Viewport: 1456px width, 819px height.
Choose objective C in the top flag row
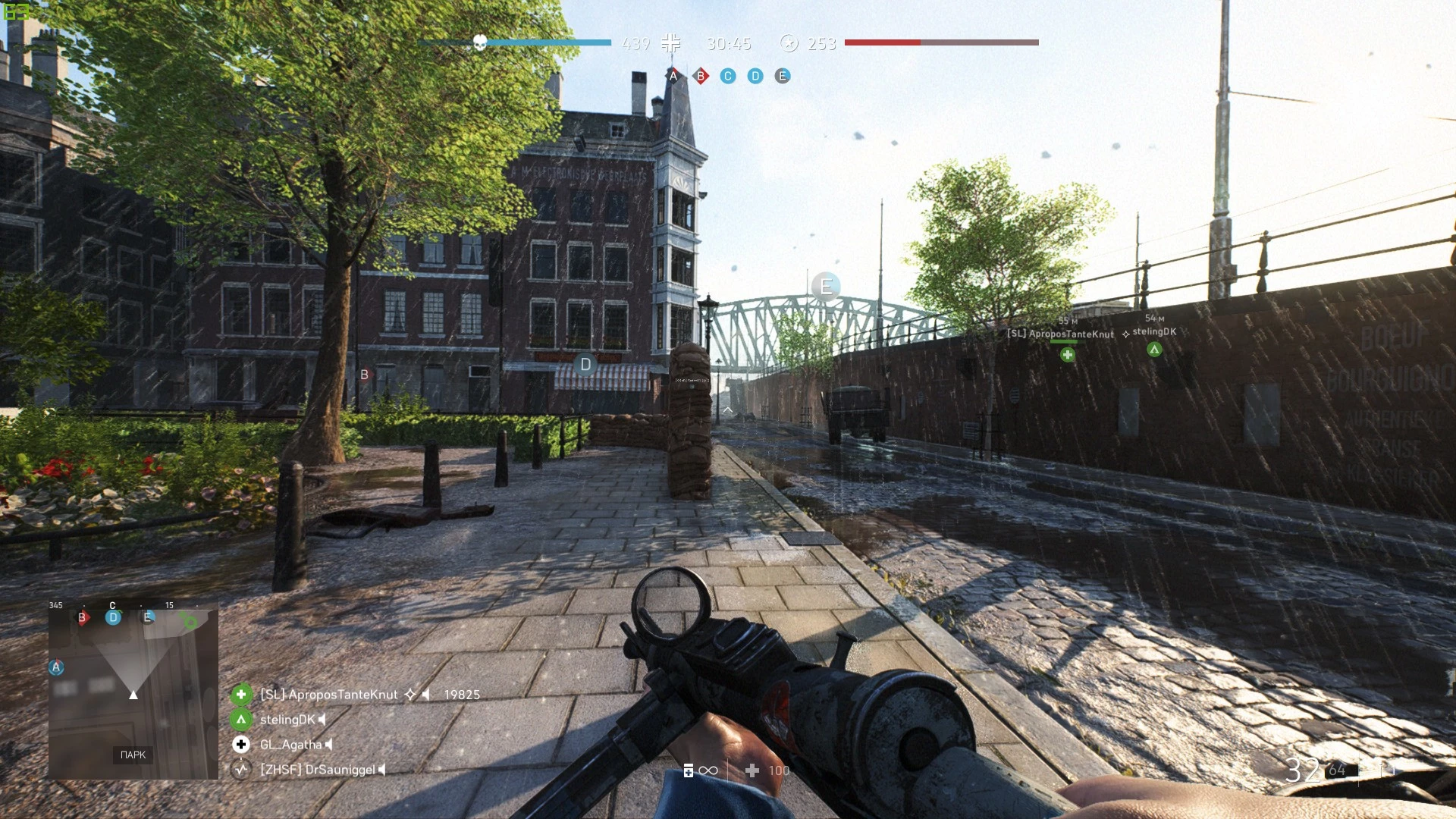[x=728, y=76]
